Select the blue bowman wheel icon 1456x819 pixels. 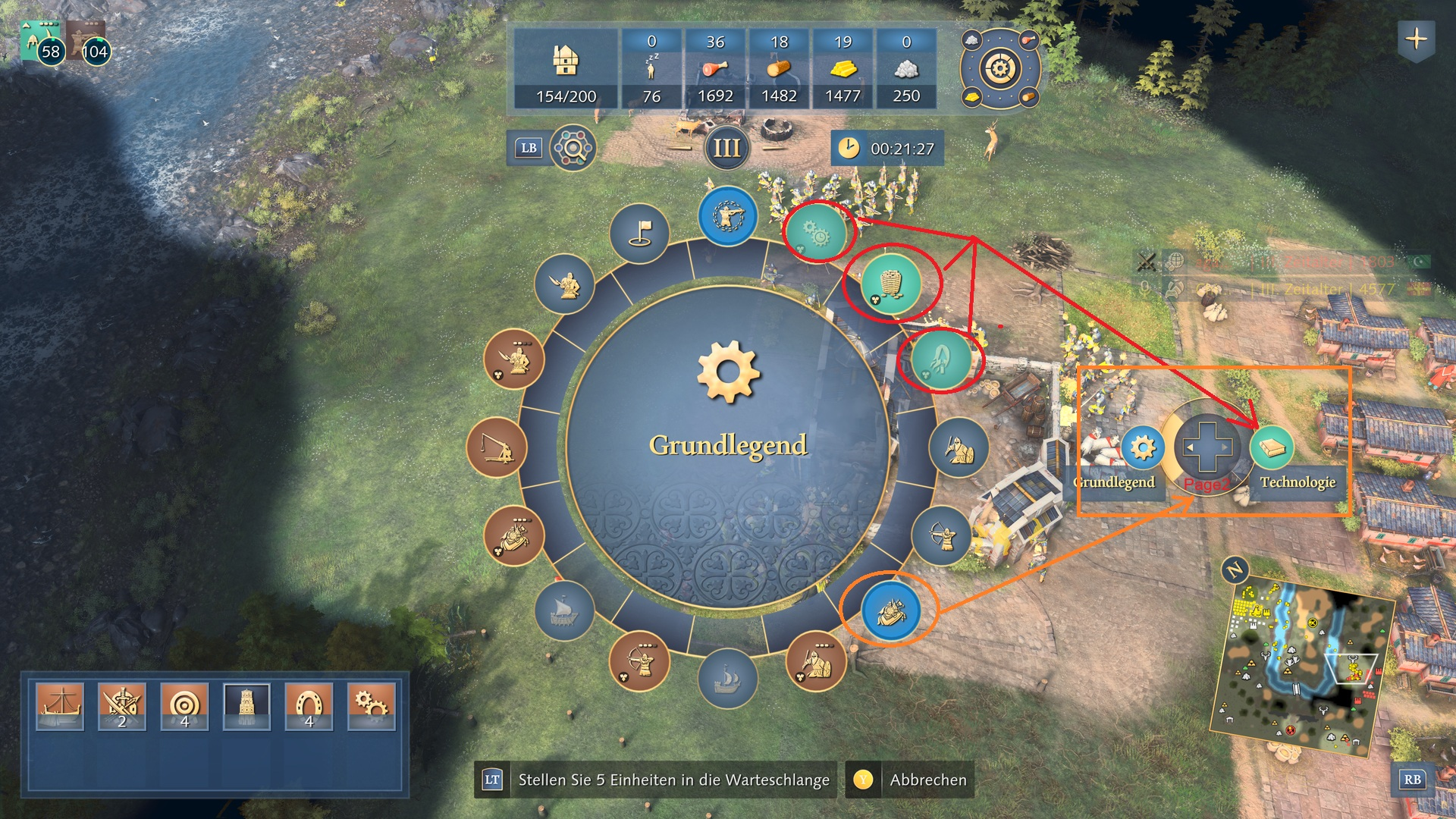[x=941, y=535]
